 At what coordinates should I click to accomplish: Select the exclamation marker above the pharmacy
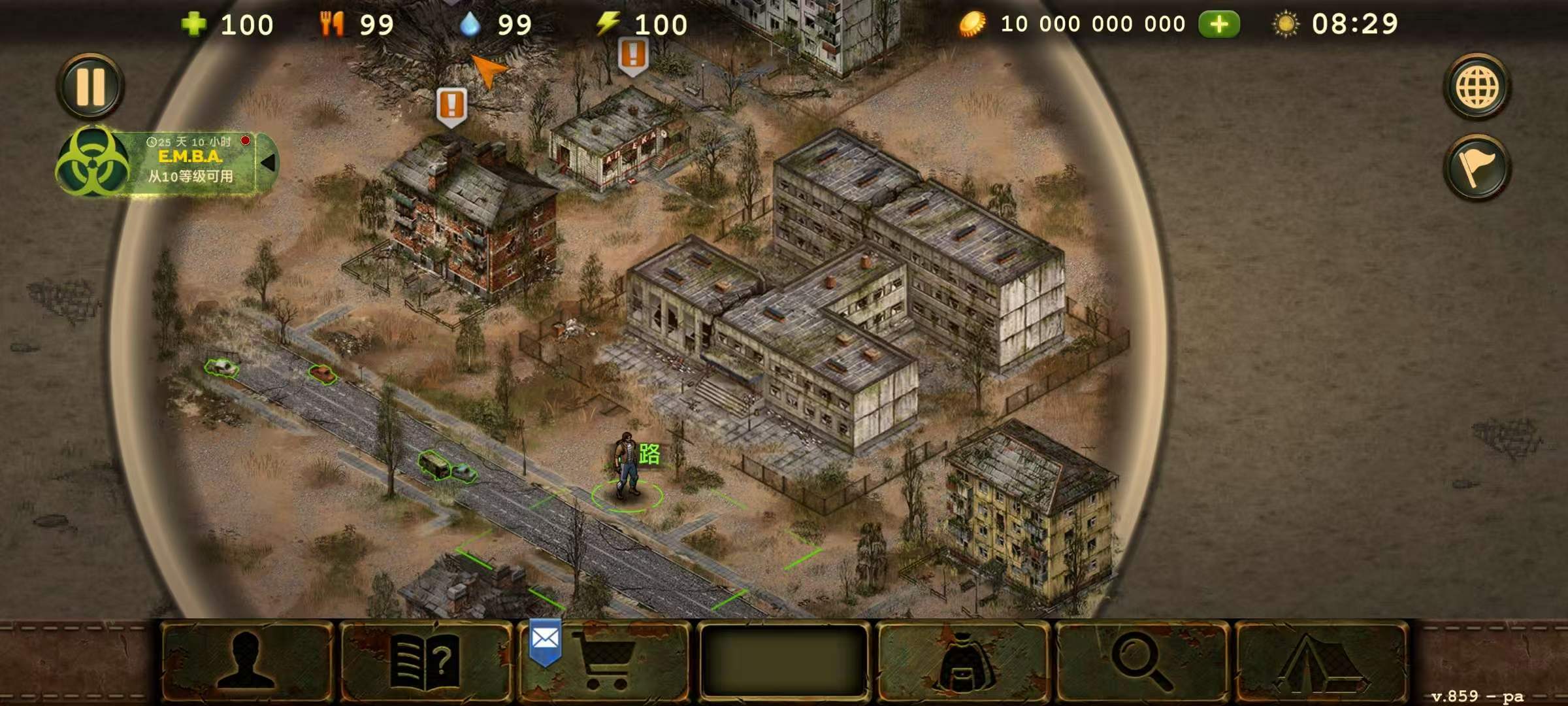[x=632, y=56]
